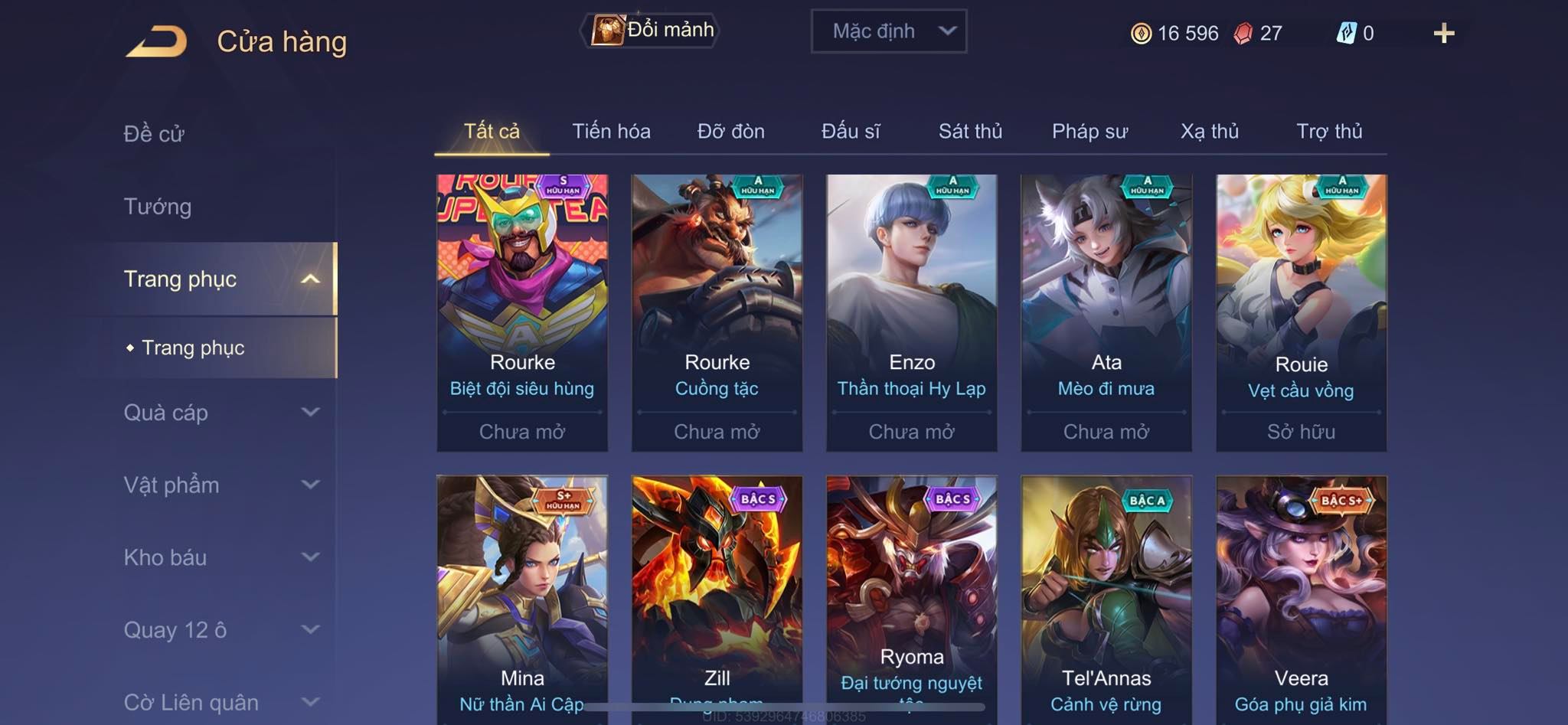This screenshot has width=1568, height=725.
Task: Filter skins by Sát thủ
Action: tap(970, 132)
